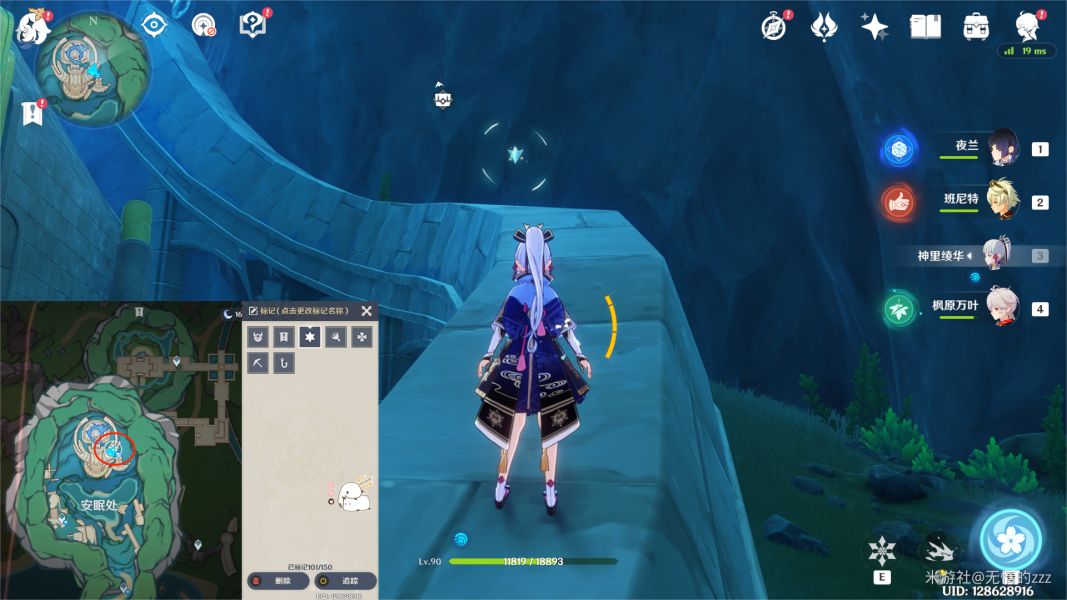Use the elemental skill snowflake icon

click(882, 551)
